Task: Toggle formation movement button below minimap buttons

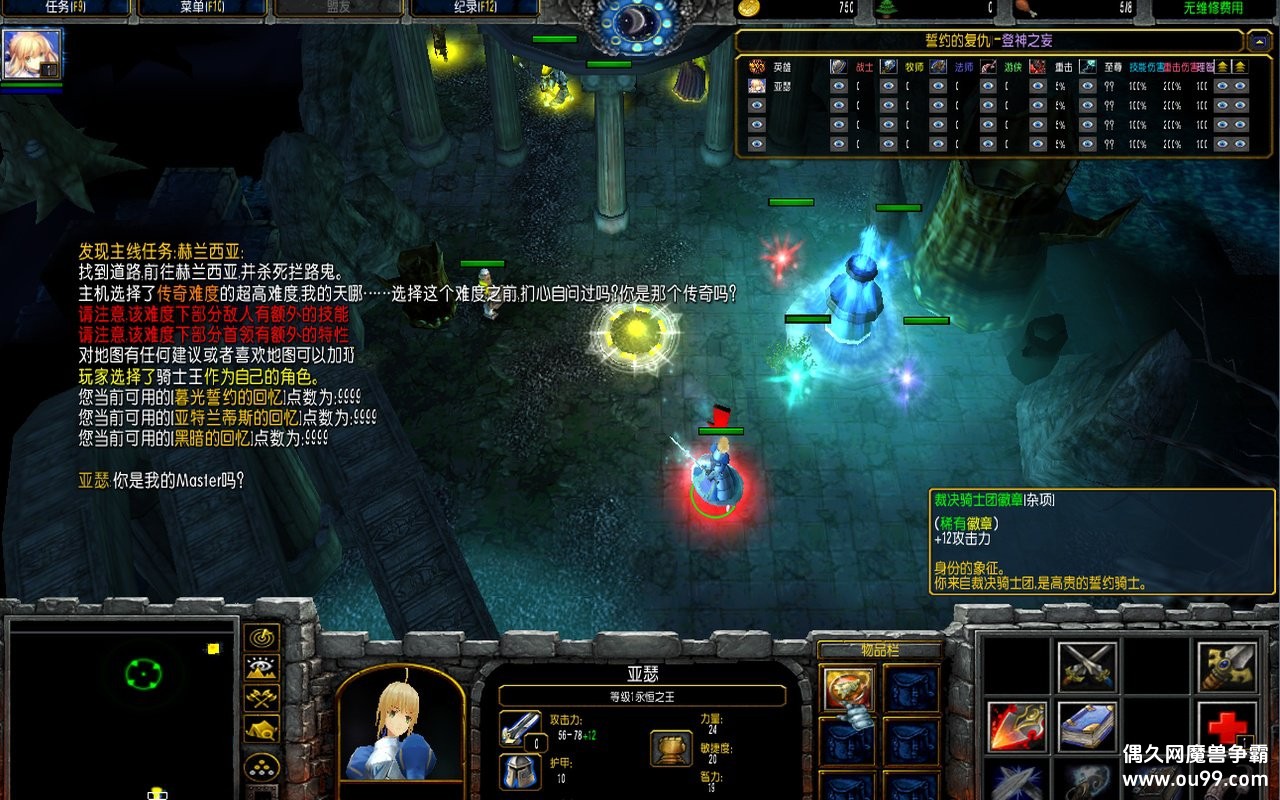Action: coord(262,767)
